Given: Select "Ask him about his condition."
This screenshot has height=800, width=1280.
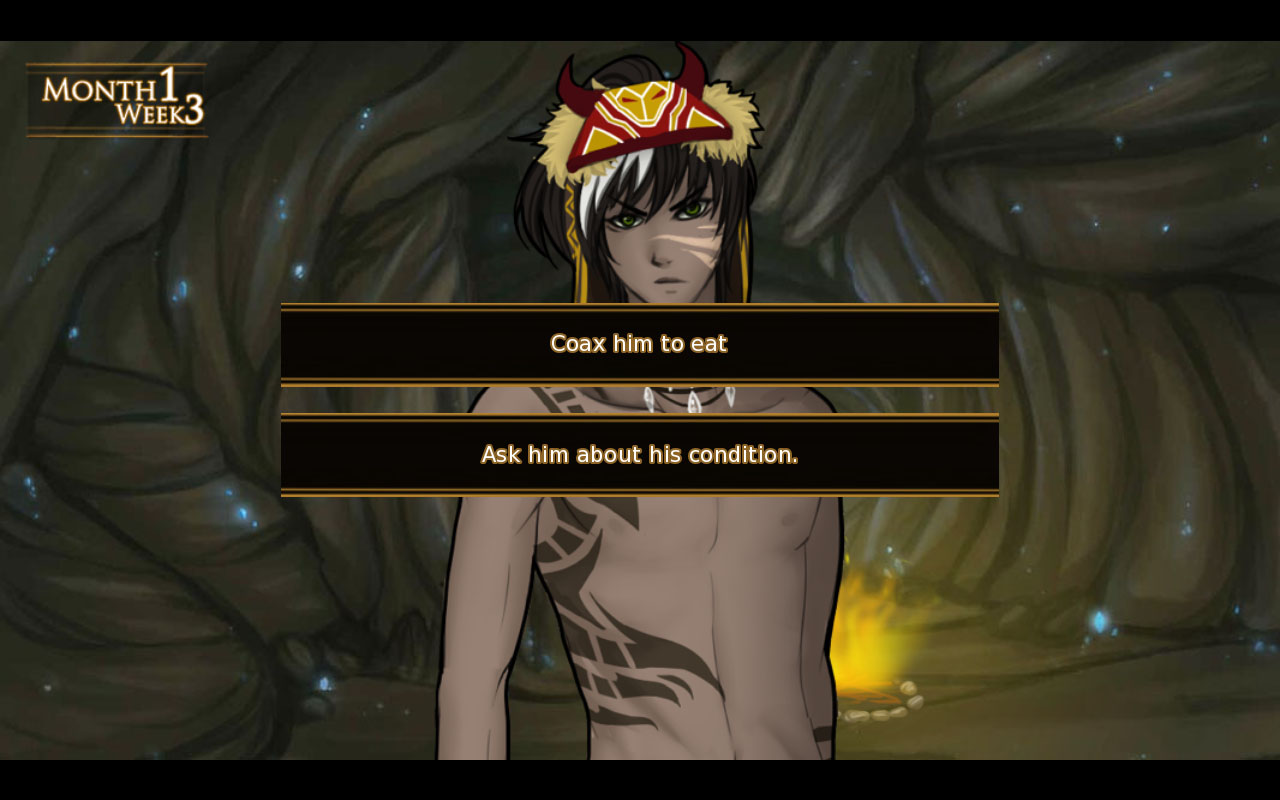Looking at the screenshot, I should pos(639,455).
